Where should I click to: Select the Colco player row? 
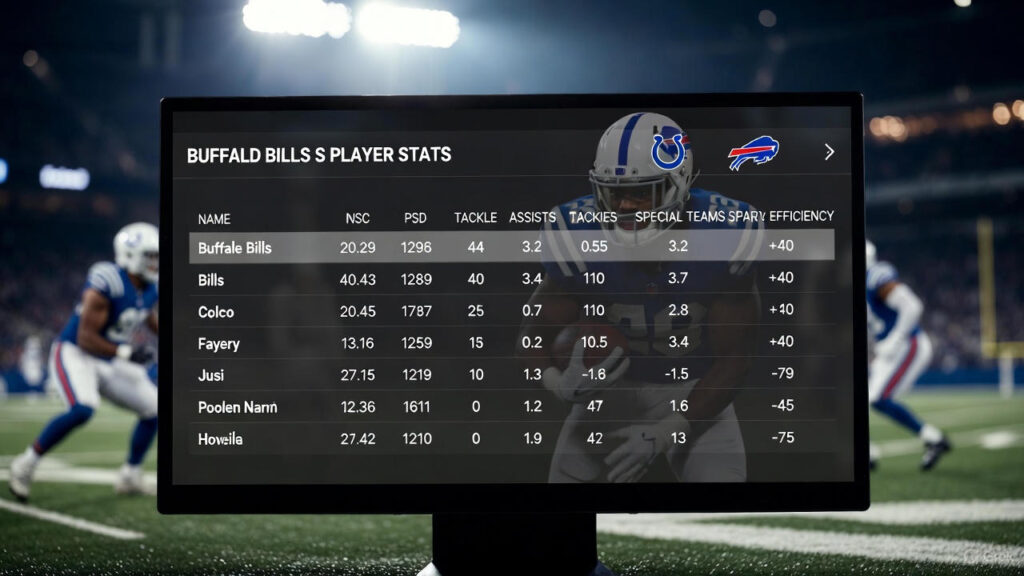pyautogui.click(x=216, y=312)
